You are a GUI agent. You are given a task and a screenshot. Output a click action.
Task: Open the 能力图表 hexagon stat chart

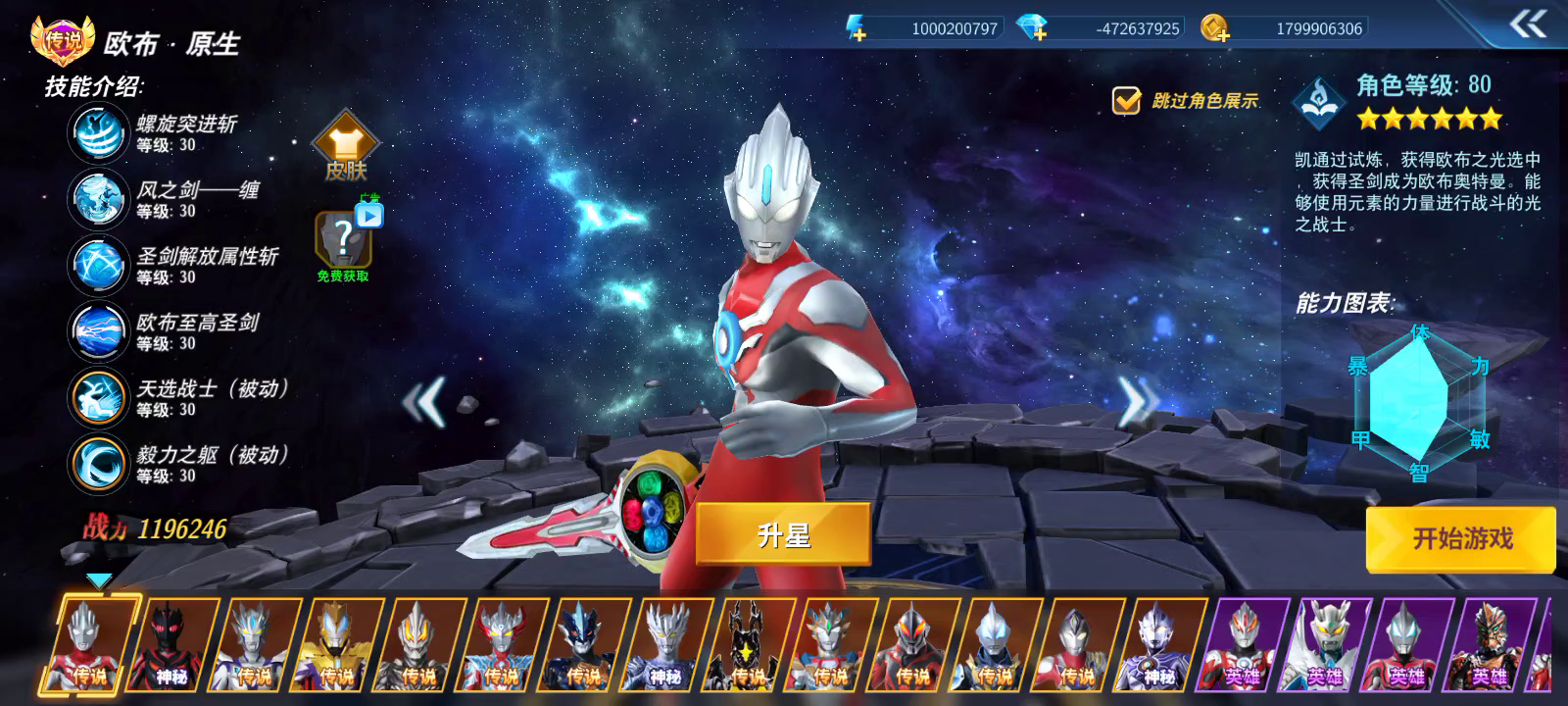tap(1419, 402)
